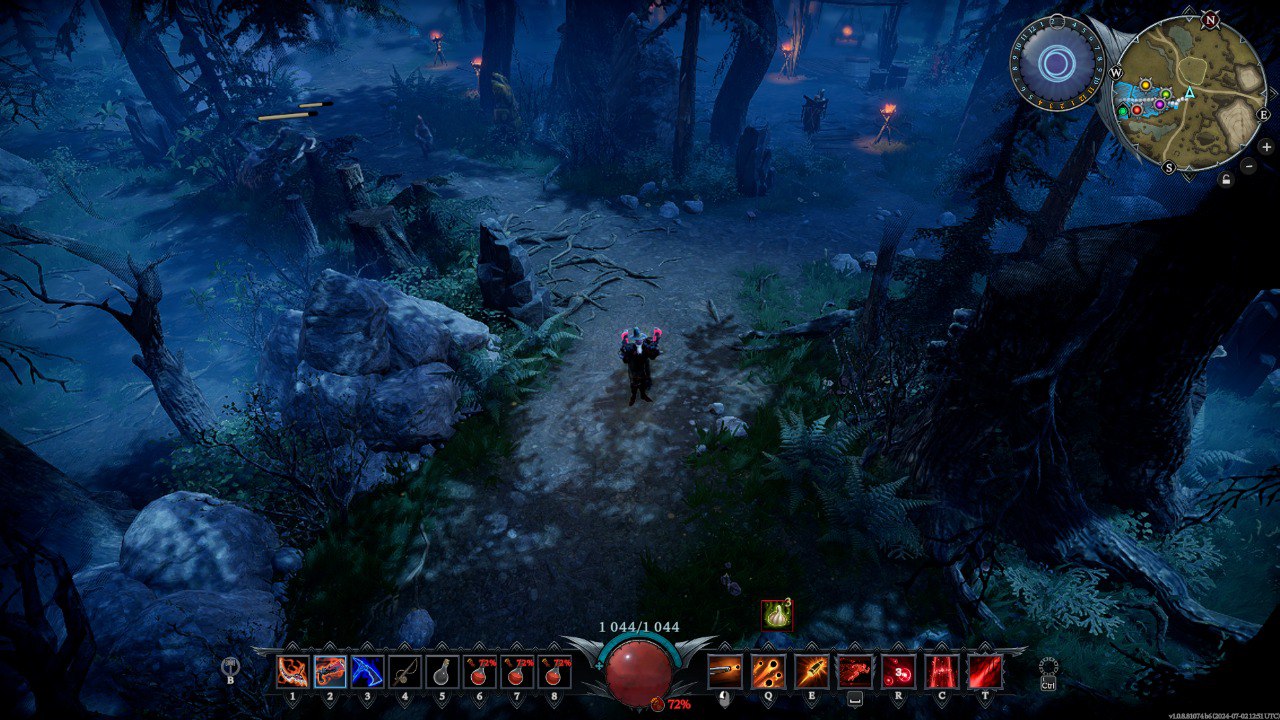Screen dimensions: 1280x720
Task: Select the weapon in hotbar slot 1
Action: coord(292,671)
